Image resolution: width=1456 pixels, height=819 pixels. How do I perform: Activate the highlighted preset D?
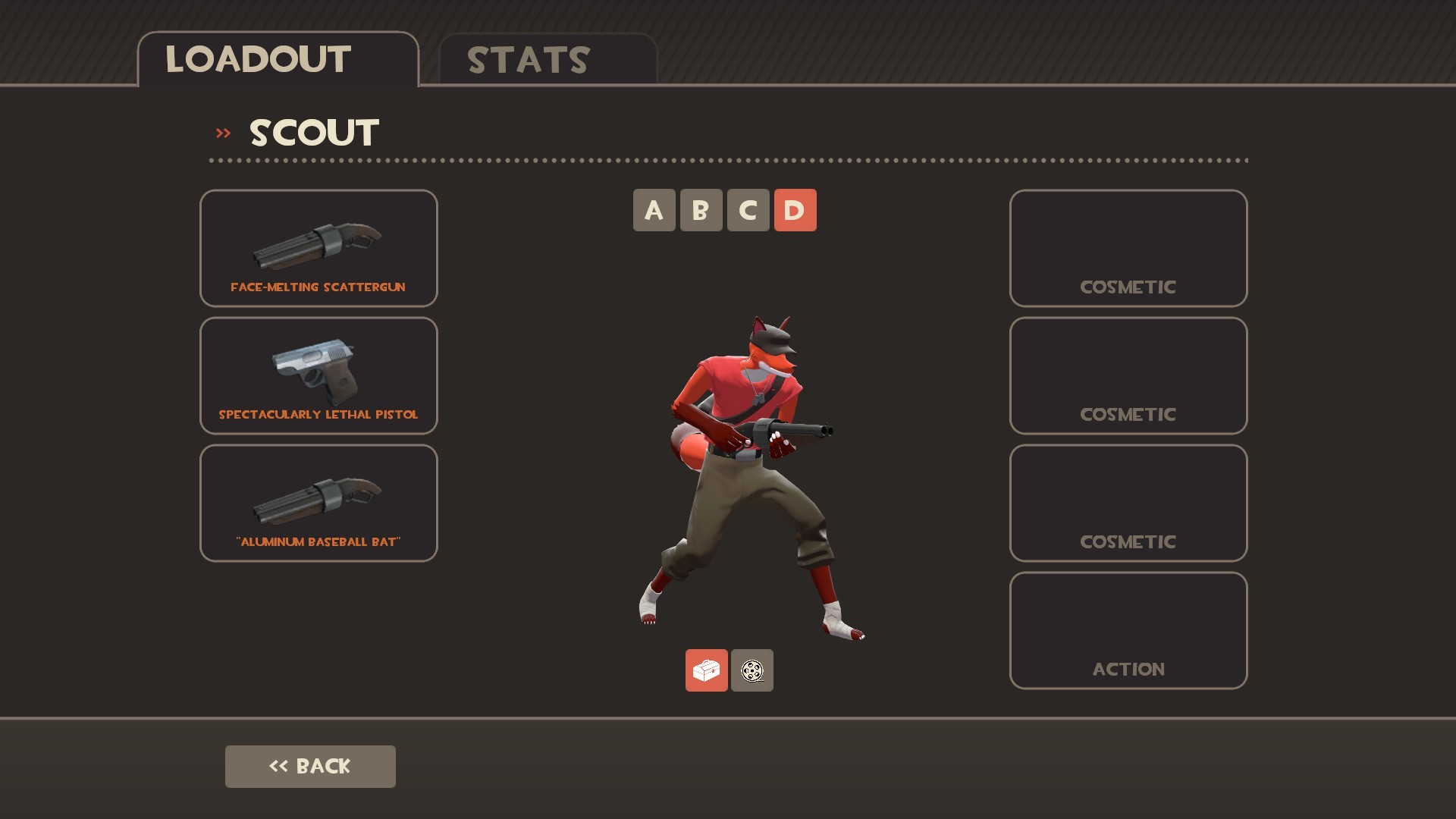(795, 210)
